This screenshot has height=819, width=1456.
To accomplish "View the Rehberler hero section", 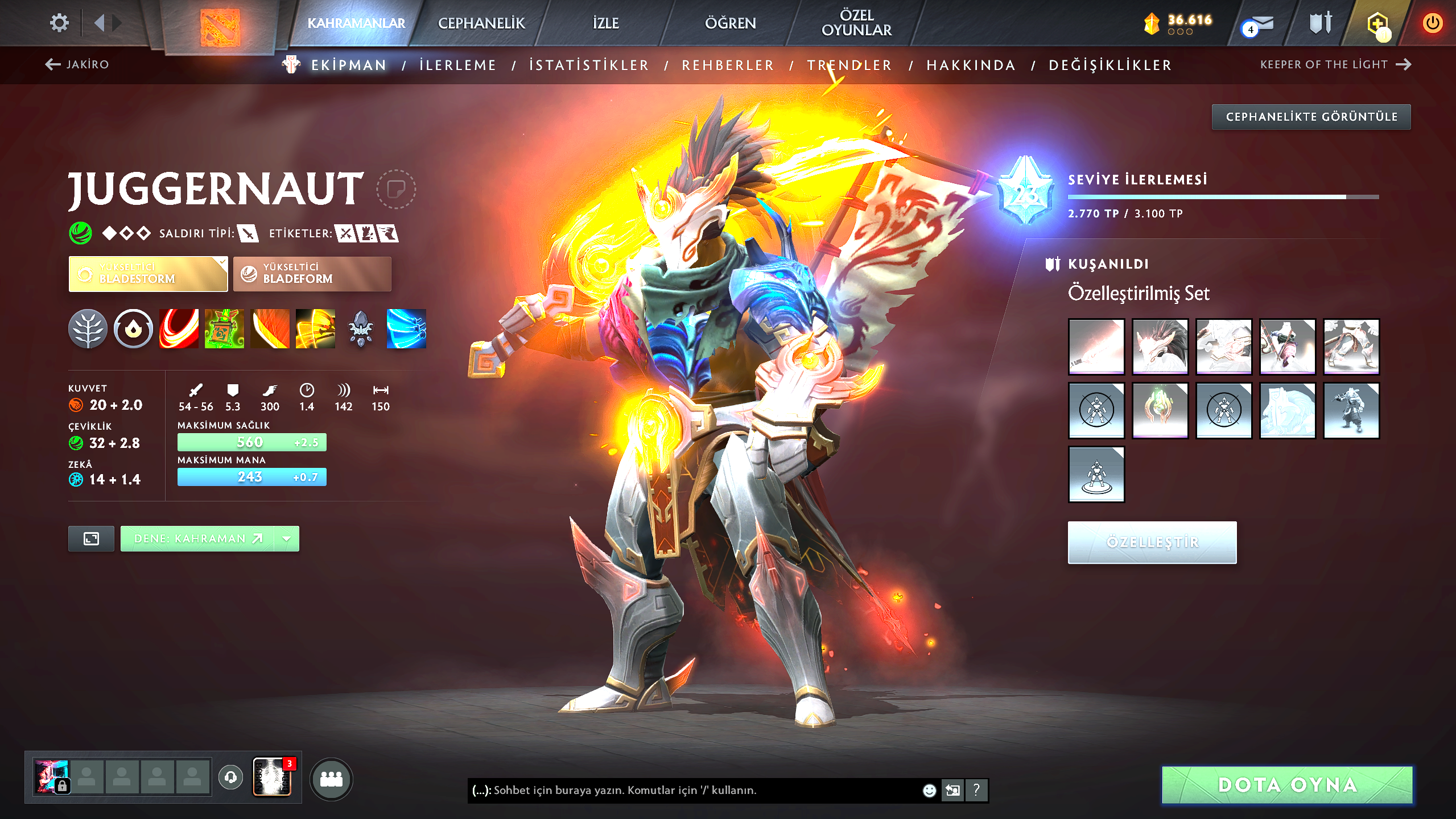I will click(x=728, y=65).
